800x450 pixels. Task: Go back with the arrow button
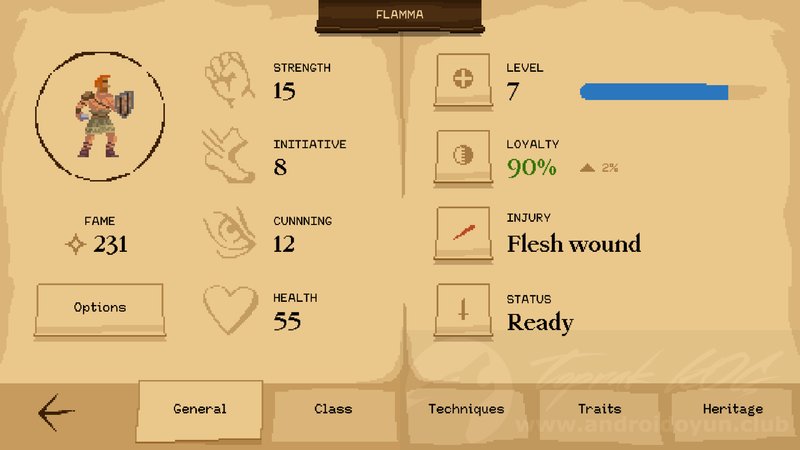(57, 411)
